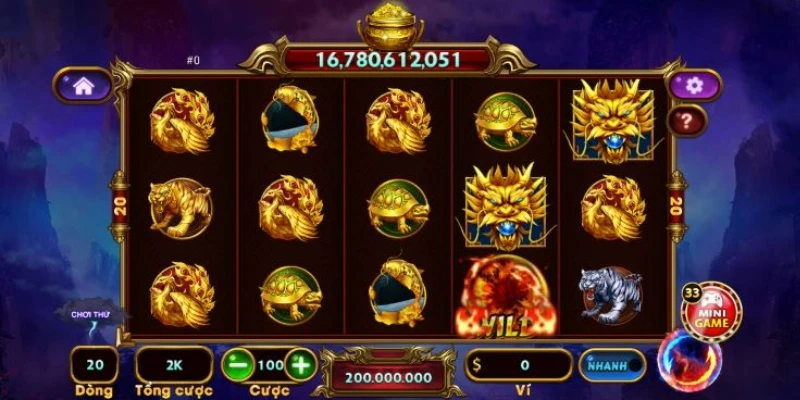The image size is (800, 400).
Task: Show the question mark help page
Action: click(687, 121)
